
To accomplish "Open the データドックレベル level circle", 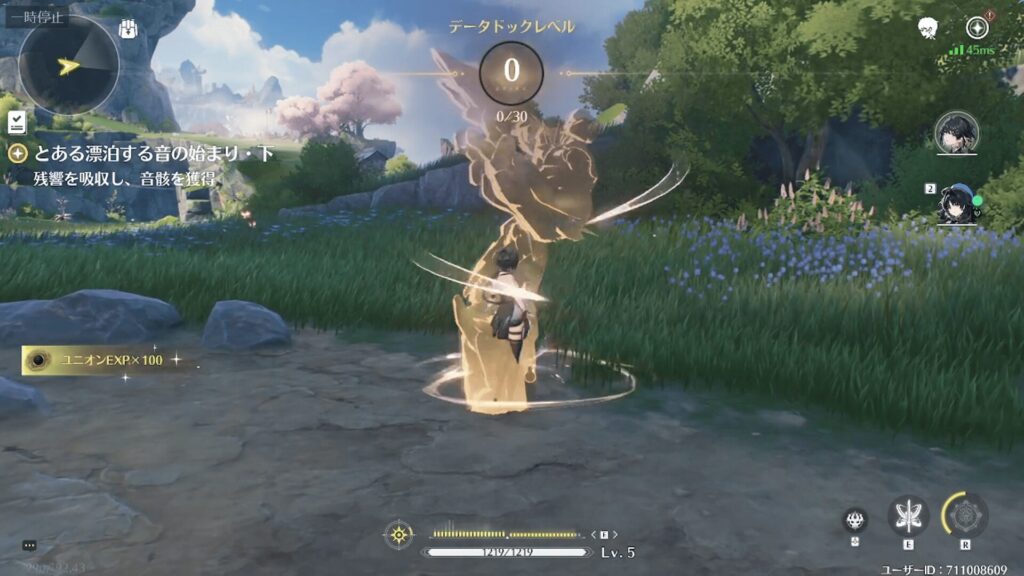I will point(511,72).
